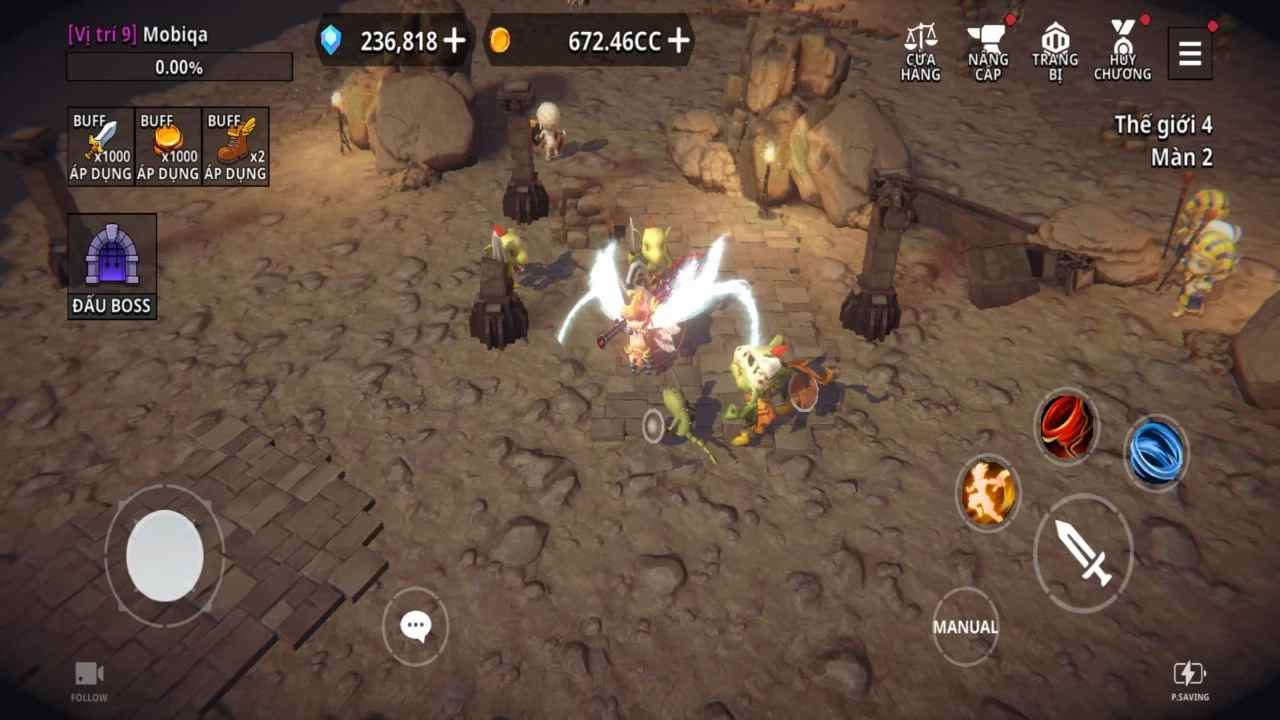Expand gold coin purchase options via plus
This screenshot has width=1280, height=720.
[678, 42]
